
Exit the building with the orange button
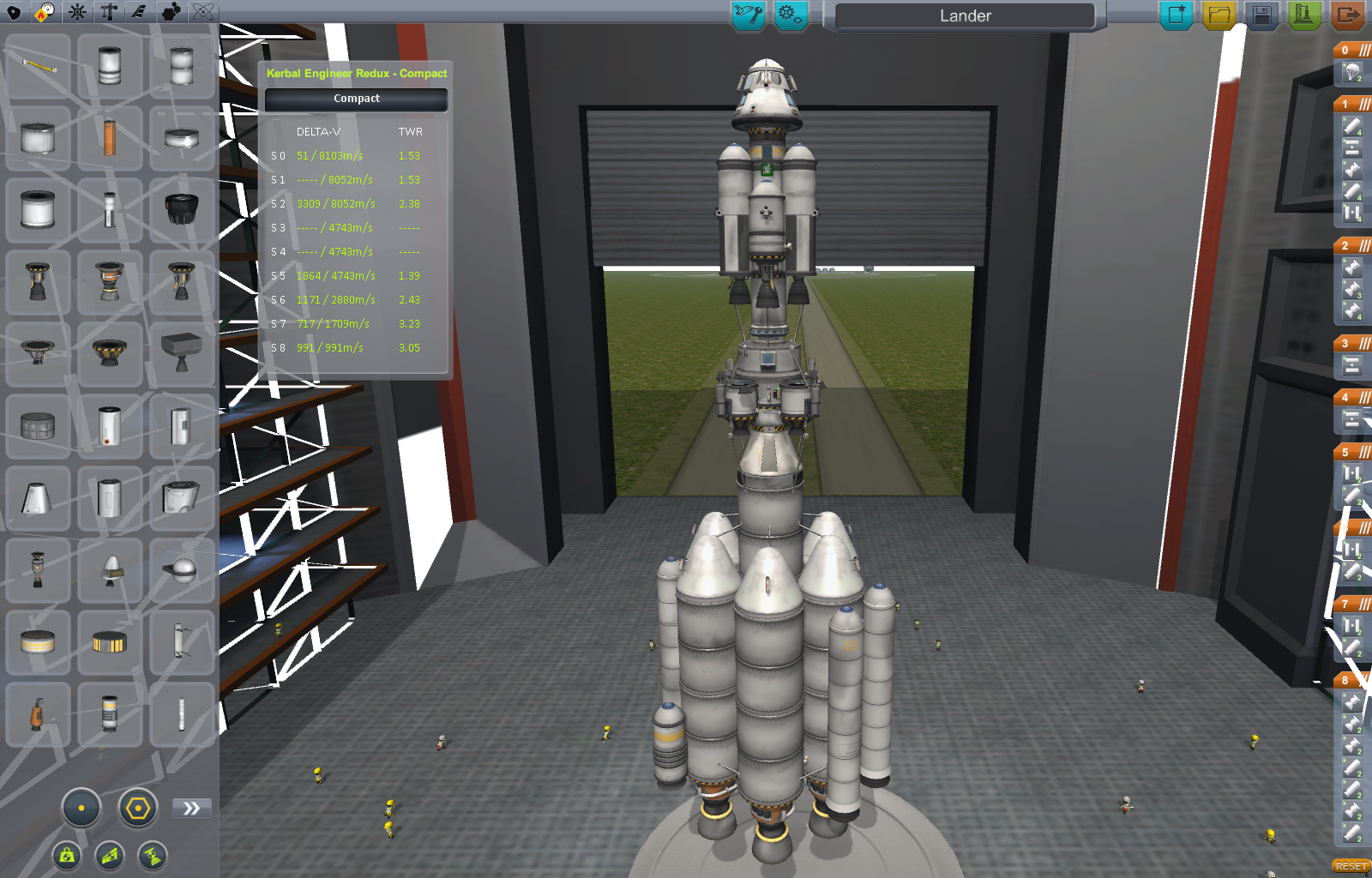pyautogui.click(x=1348, y=15)
